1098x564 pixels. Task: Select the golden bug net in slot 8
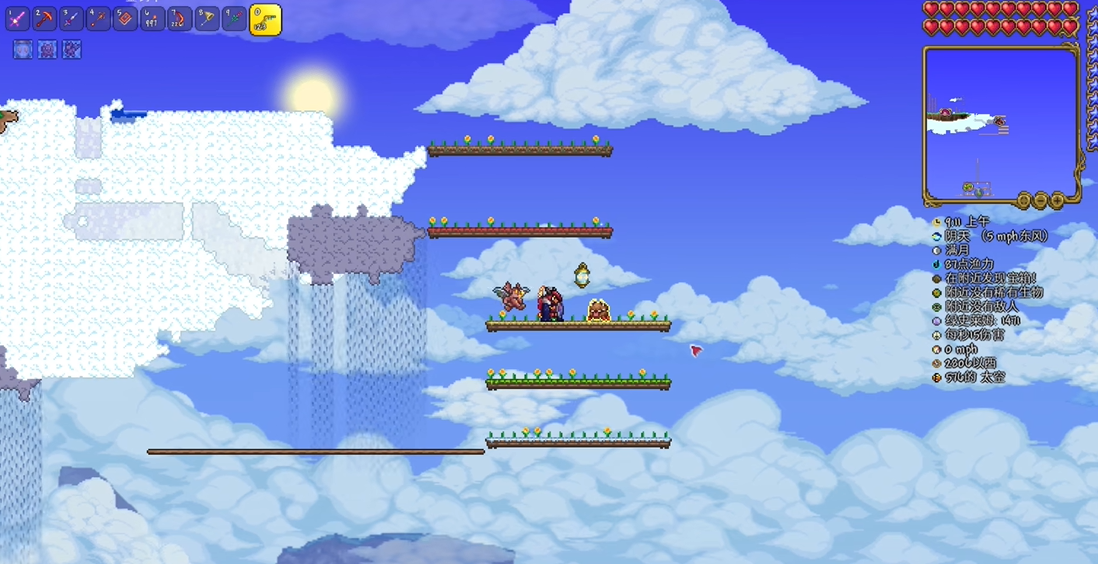(207, 18)
